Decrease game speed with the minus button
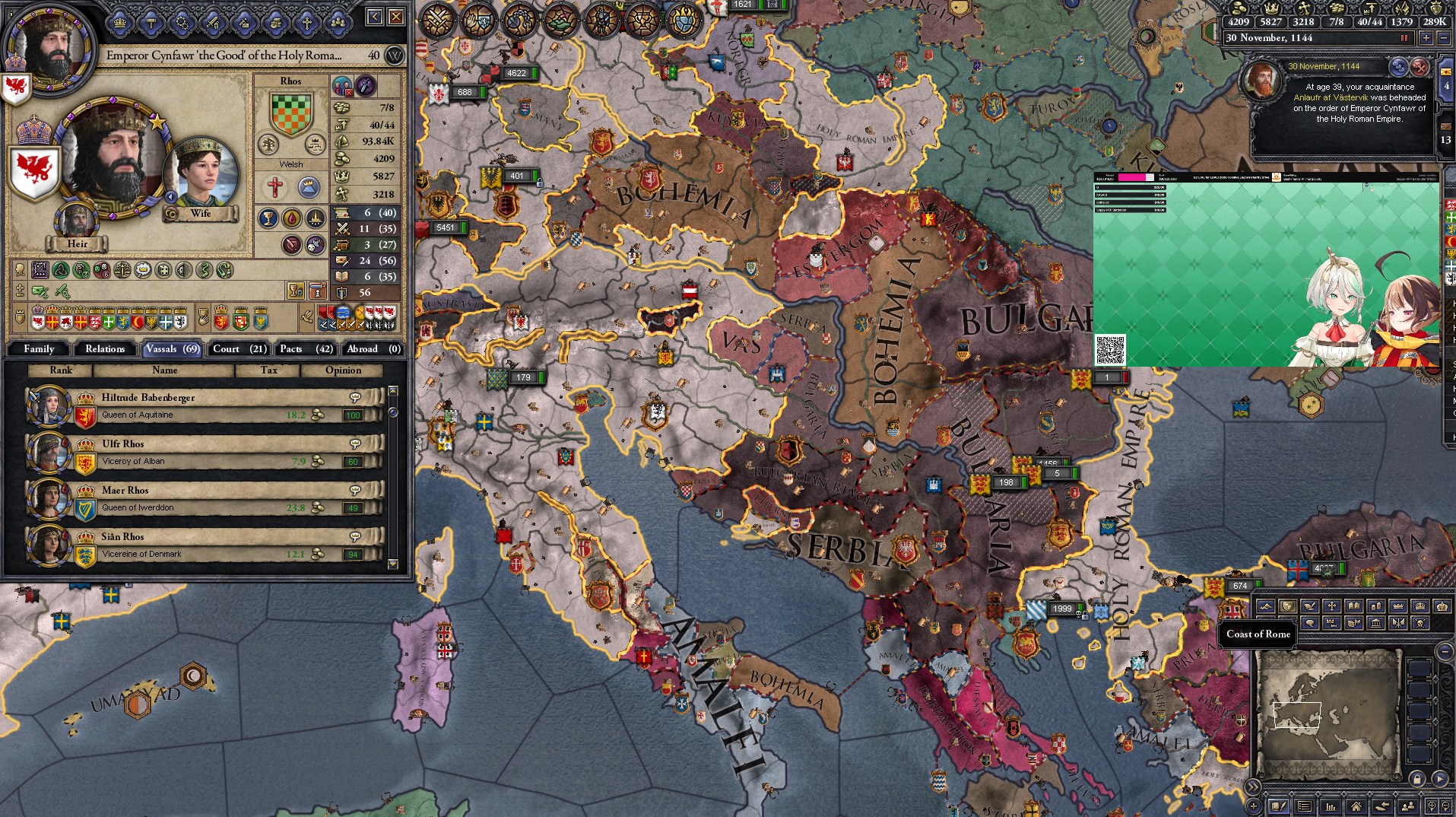This screenshot has width=1456, height=817. [x=1442, y=38]
